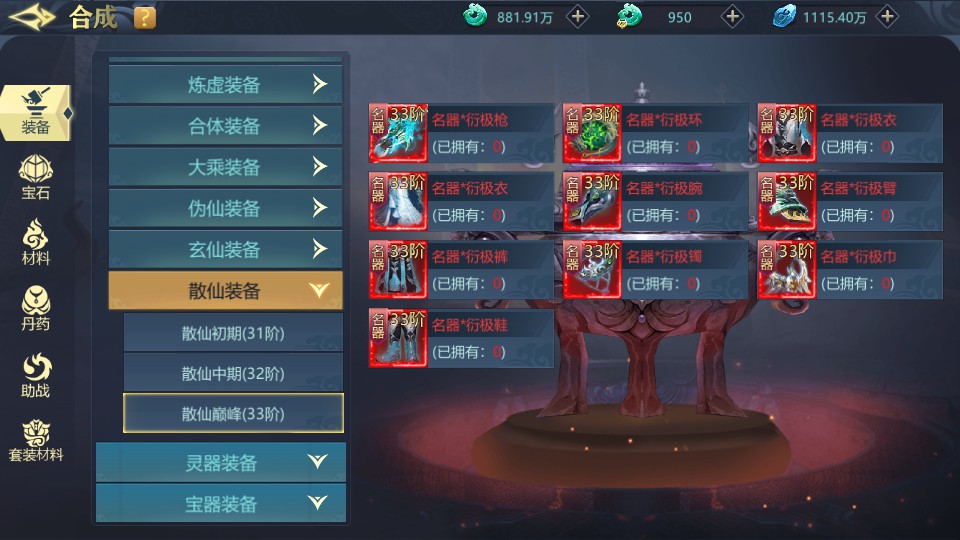Switch to the 宝石 tab
This screenshot has height=540, width=960.
(x=36, y=177)
